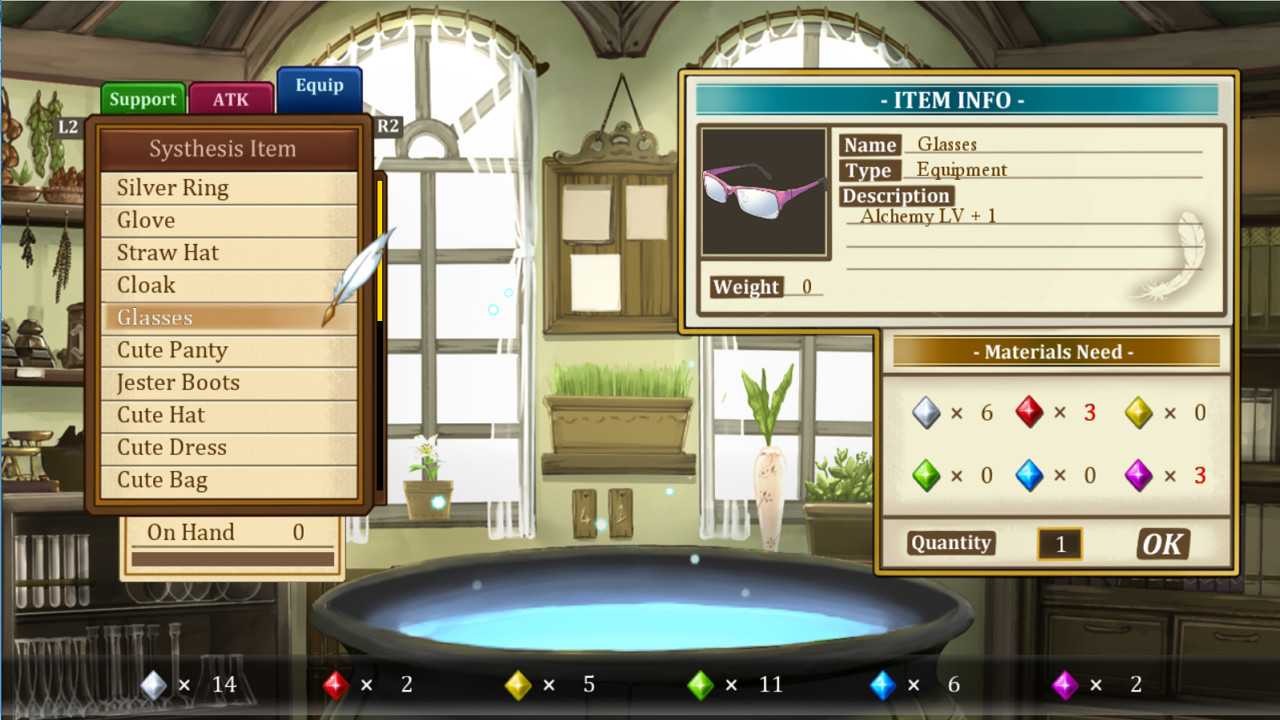This screenshot has width=1280, height=720.
Task: Click the Glasses item picture in Item Info
Action: 765,190
